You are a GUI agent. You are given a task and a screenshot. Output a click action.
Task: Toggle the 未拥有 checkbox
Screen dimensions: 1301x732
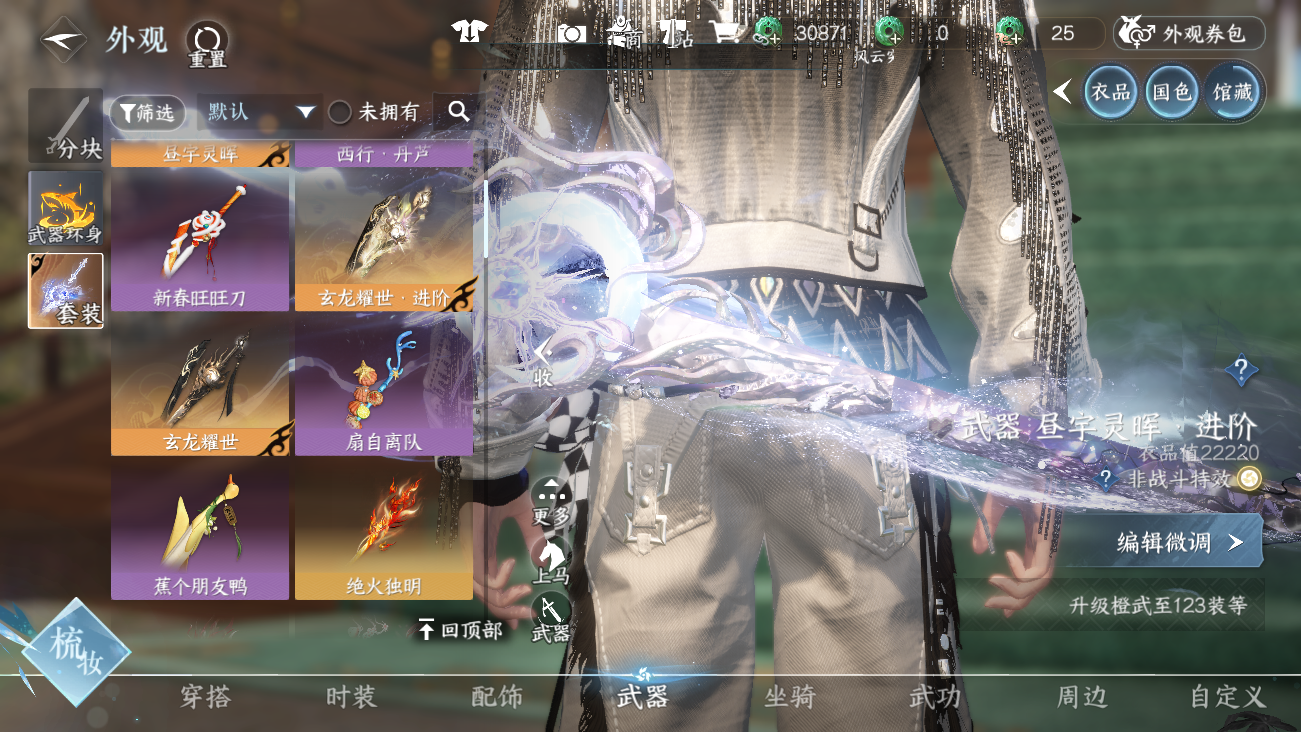coord(340,113)
